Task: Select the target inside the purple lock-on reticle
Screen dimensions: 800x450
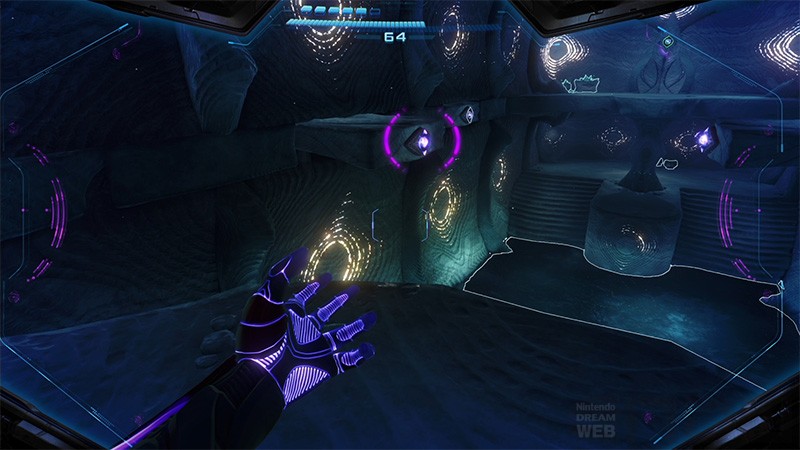Action: click(423, 145)
